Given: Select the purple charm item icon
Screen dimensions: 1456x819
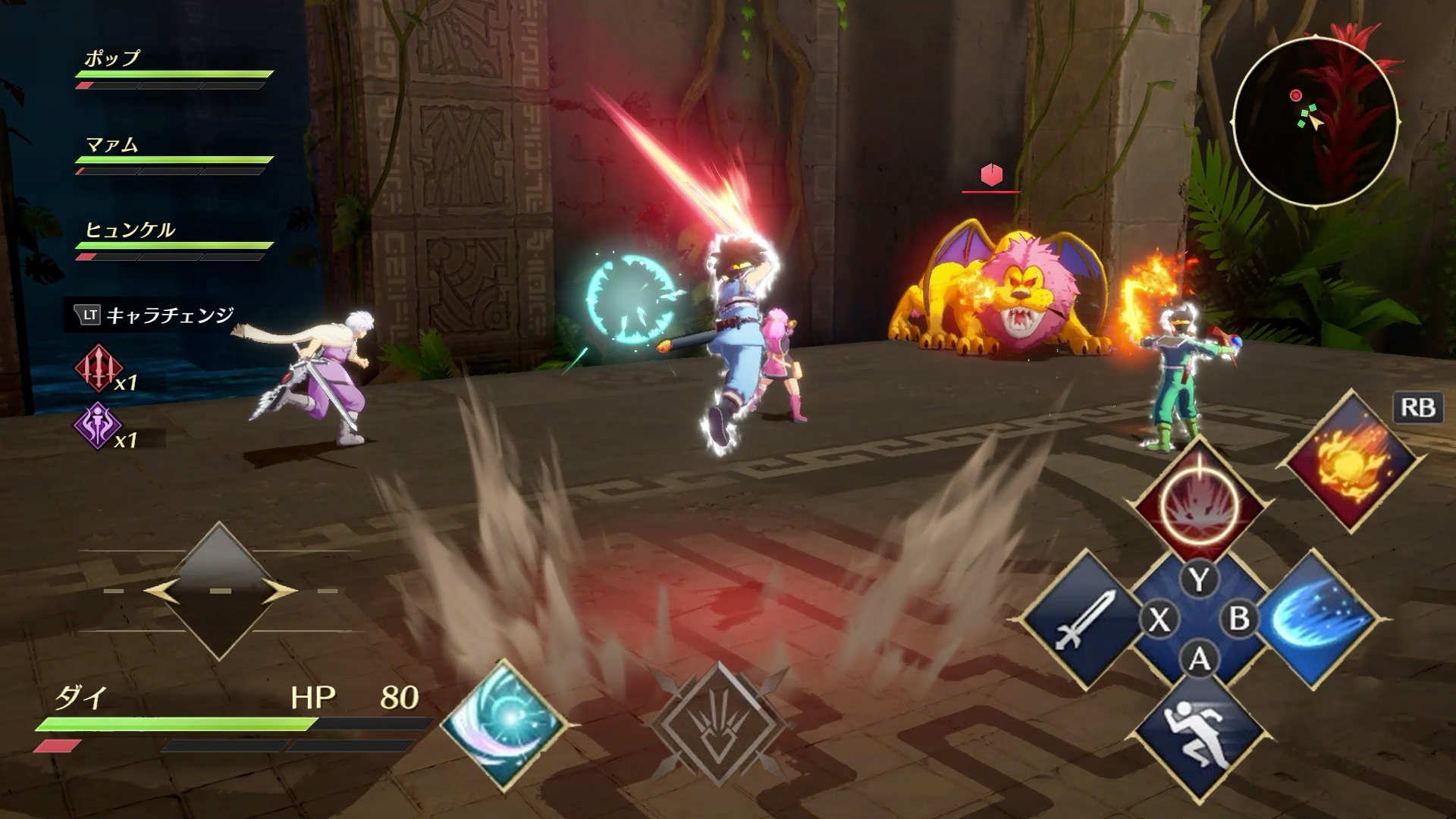Looking at the screenshot, I should click(x=97, y=426).
